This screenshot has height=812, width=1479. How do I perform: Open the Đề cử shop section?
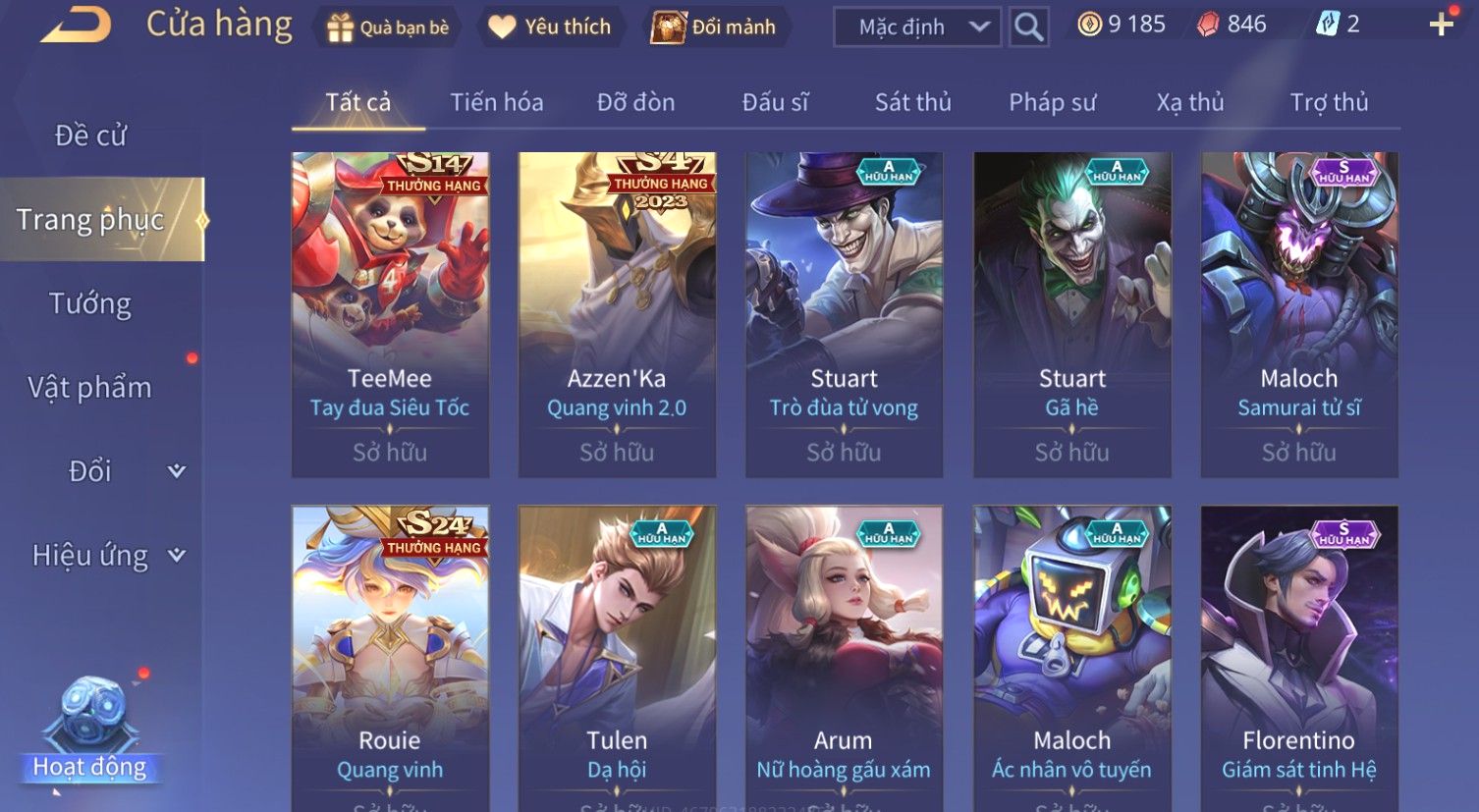(90, 135)
